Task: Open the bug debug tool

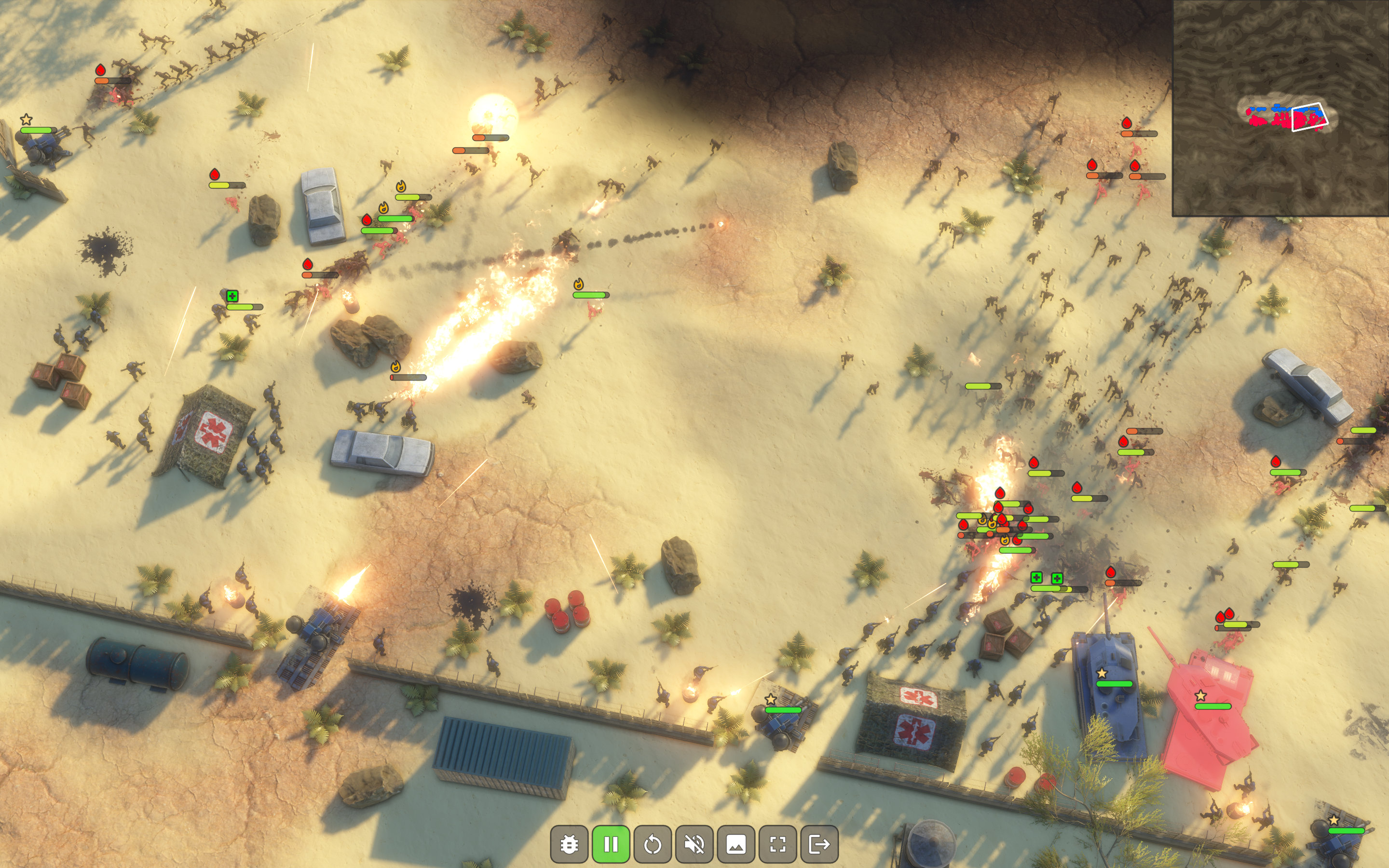Action: [569, 844]
